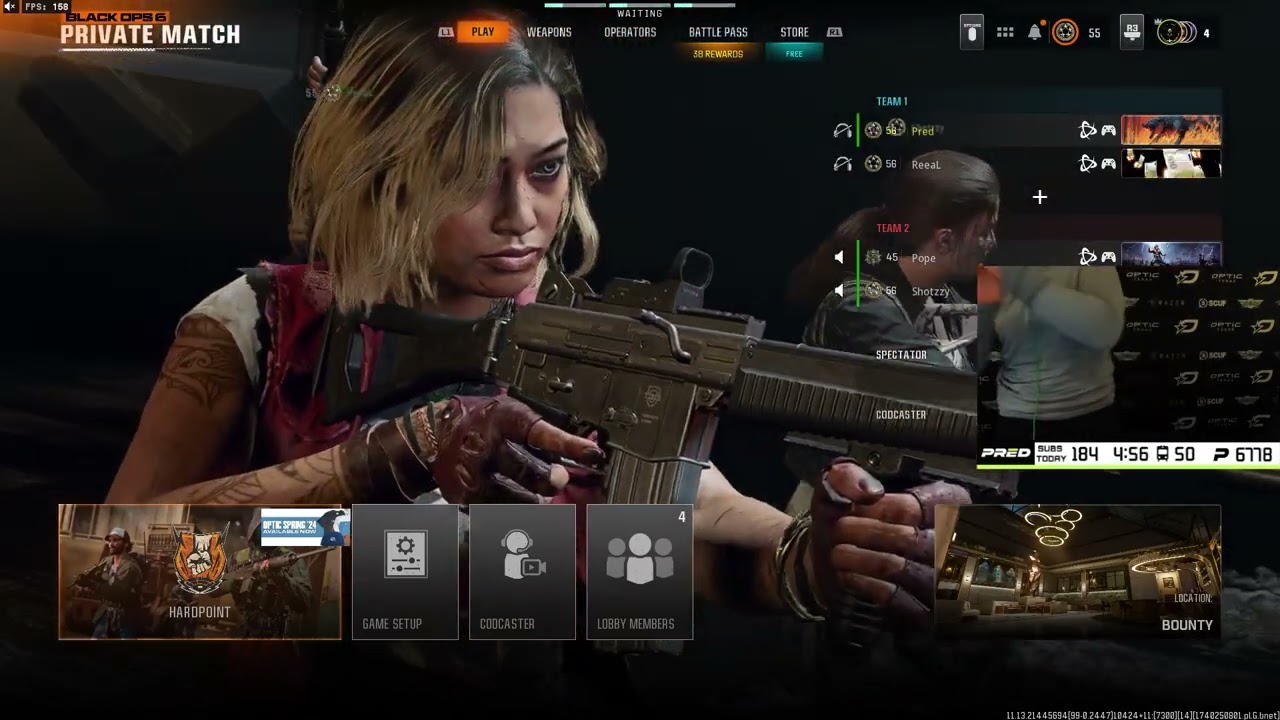
Task: Toggle Pope's speaker mute icon
Action: (x=839, y=258)
